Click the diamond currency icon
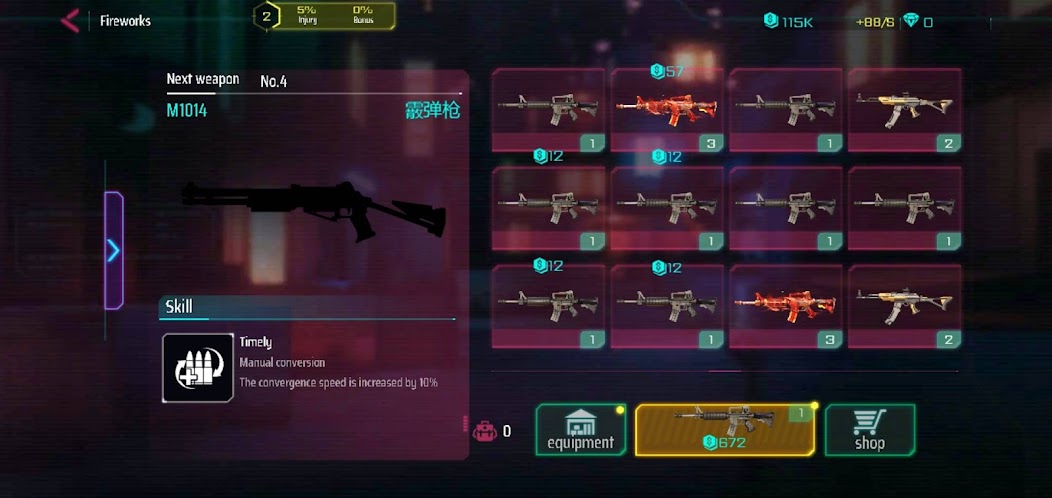1052x498 pixels. click(911, 21)
